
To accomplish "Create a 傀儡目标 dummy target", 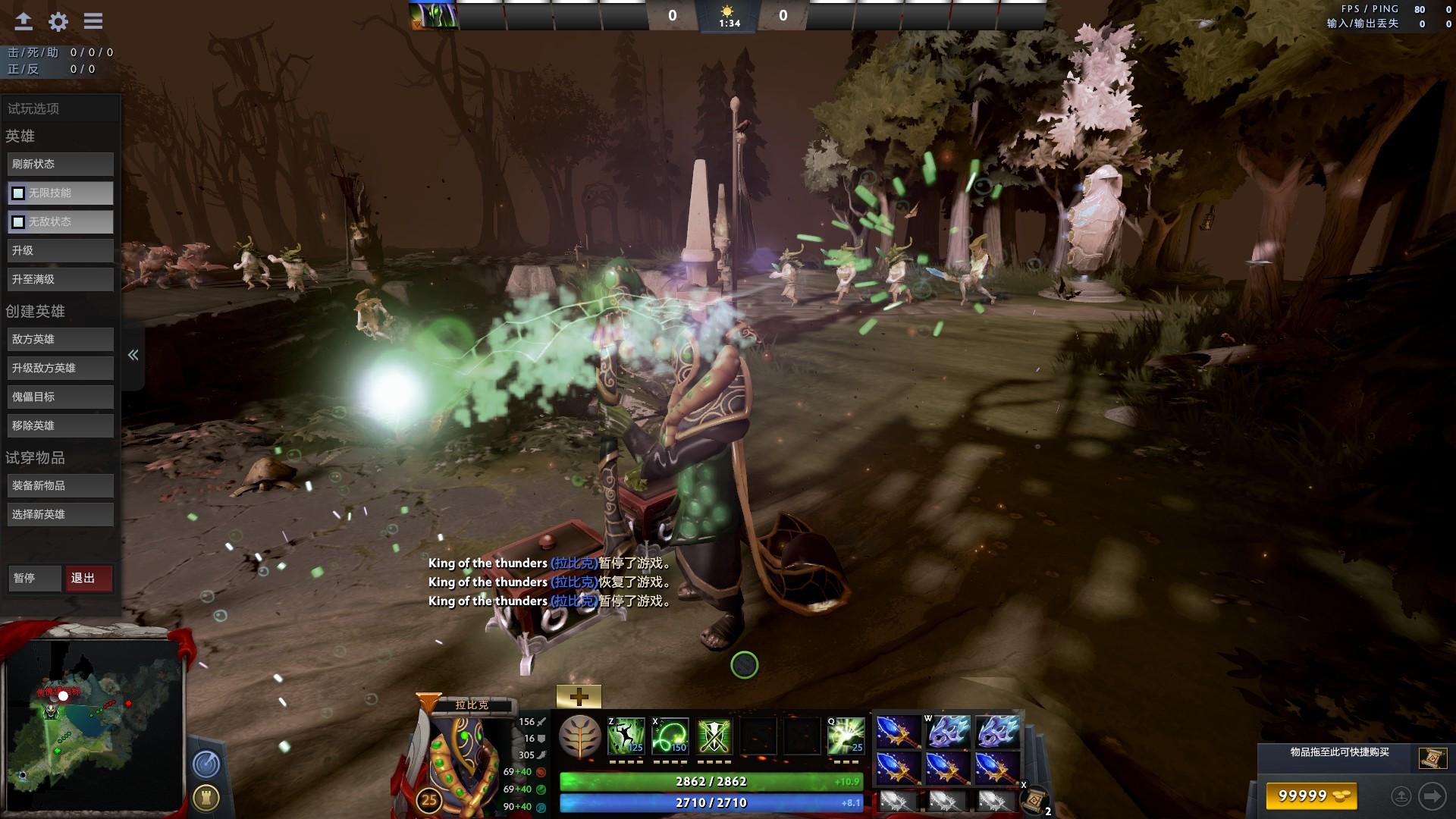I will [x=61, y=397].
